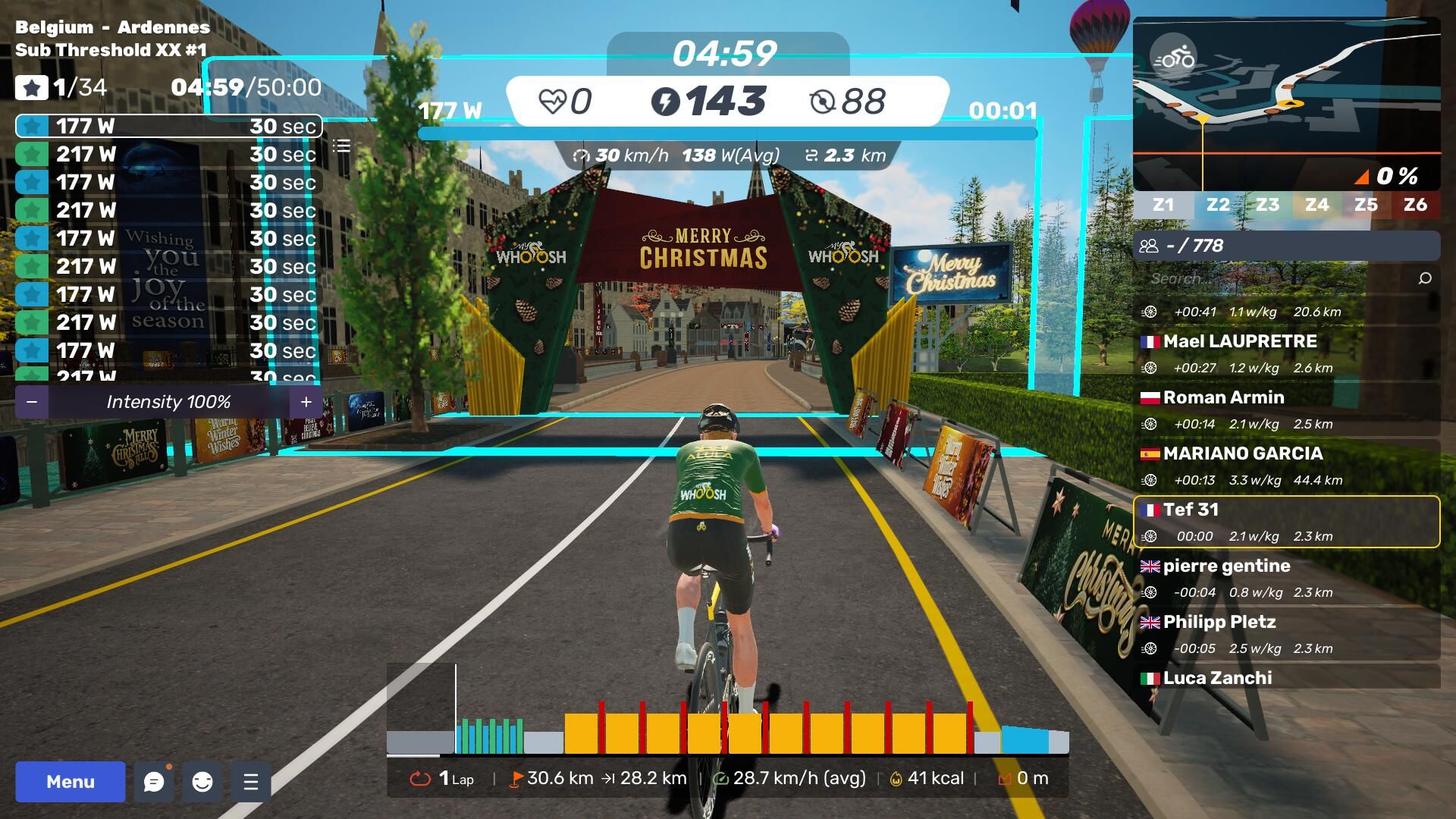This screenshot has width=1456, height=819.
Task: Decrease workout intensity with minus button
Action: point(32,402)
